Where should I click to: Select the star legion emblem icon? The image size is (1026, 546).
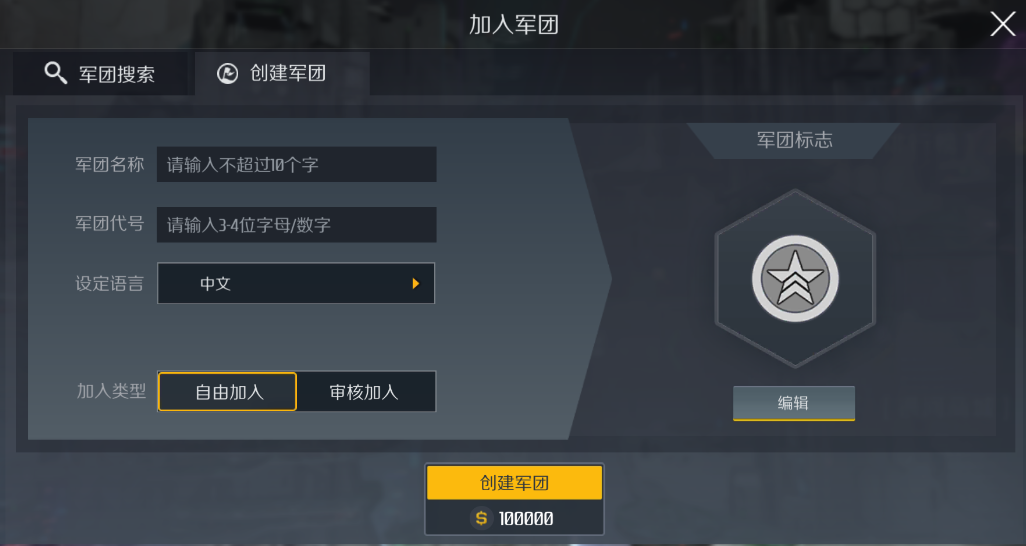click(x=795, y=277)
